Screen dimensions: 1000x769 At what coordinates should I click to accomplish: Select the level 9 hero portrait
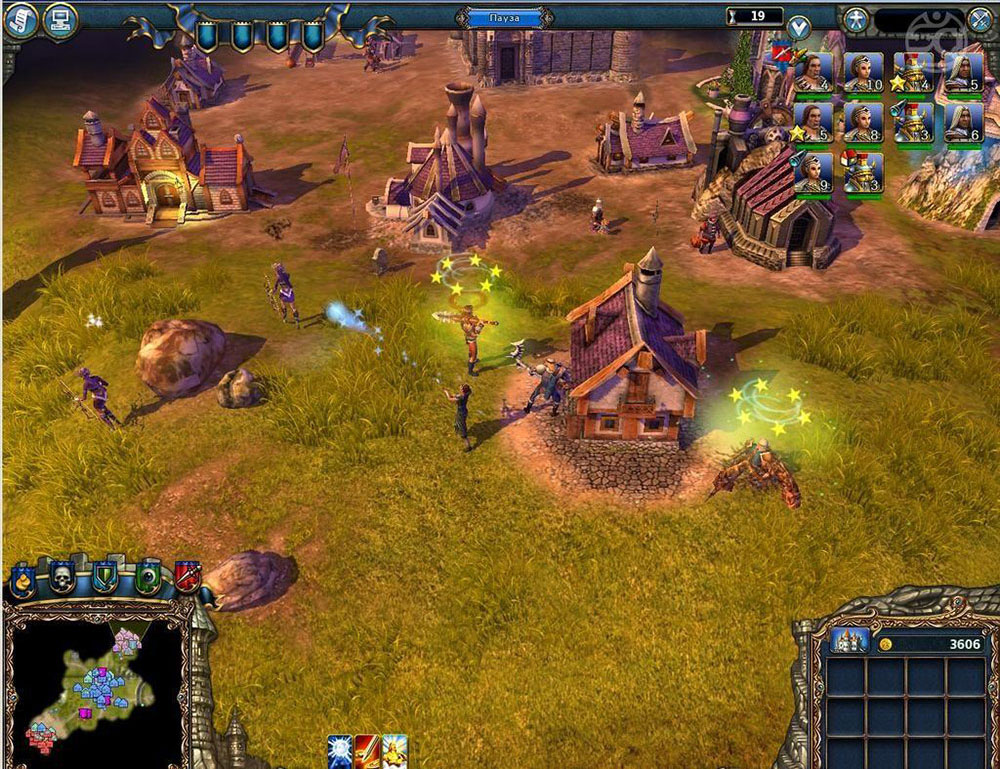point(813,172)
